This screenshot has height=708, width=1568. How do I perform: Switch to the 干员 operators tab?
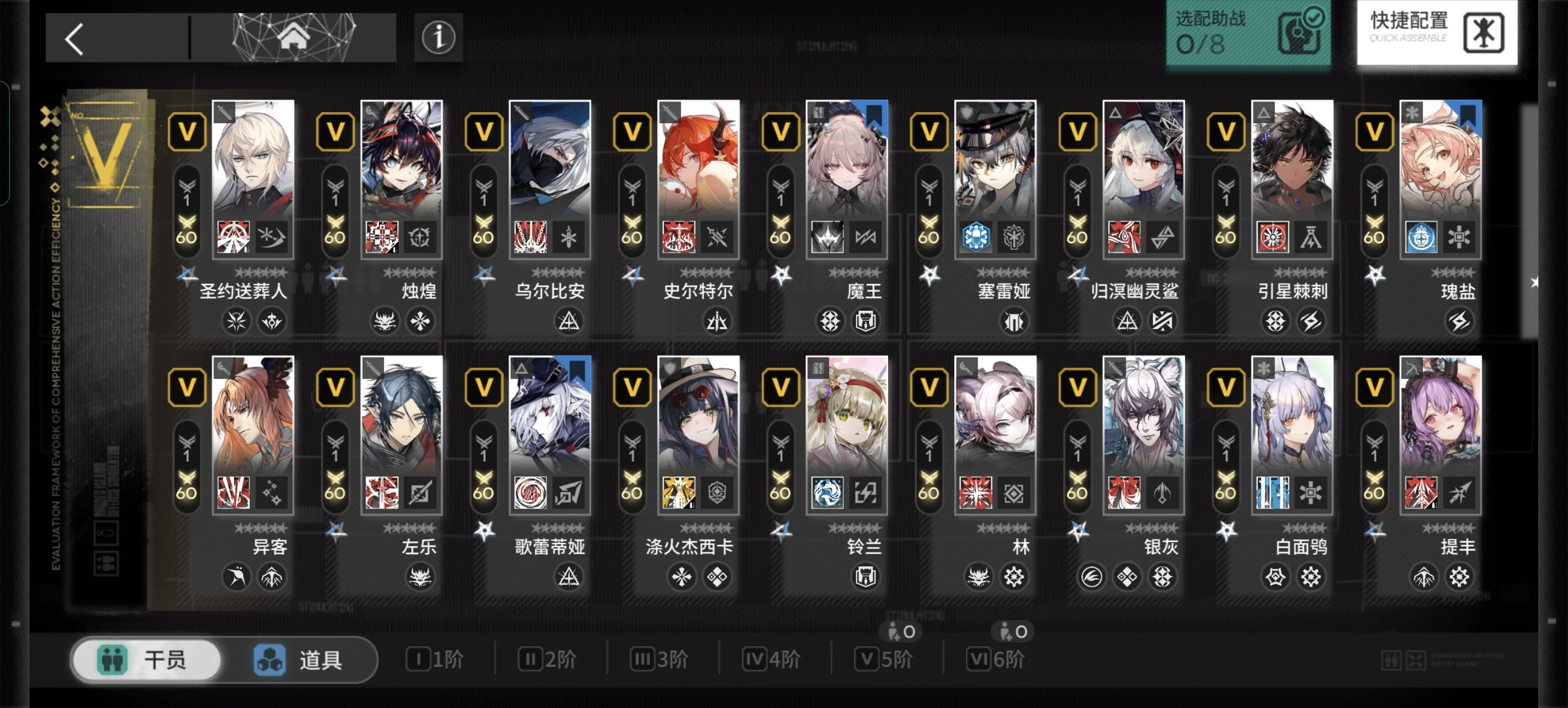146,659
